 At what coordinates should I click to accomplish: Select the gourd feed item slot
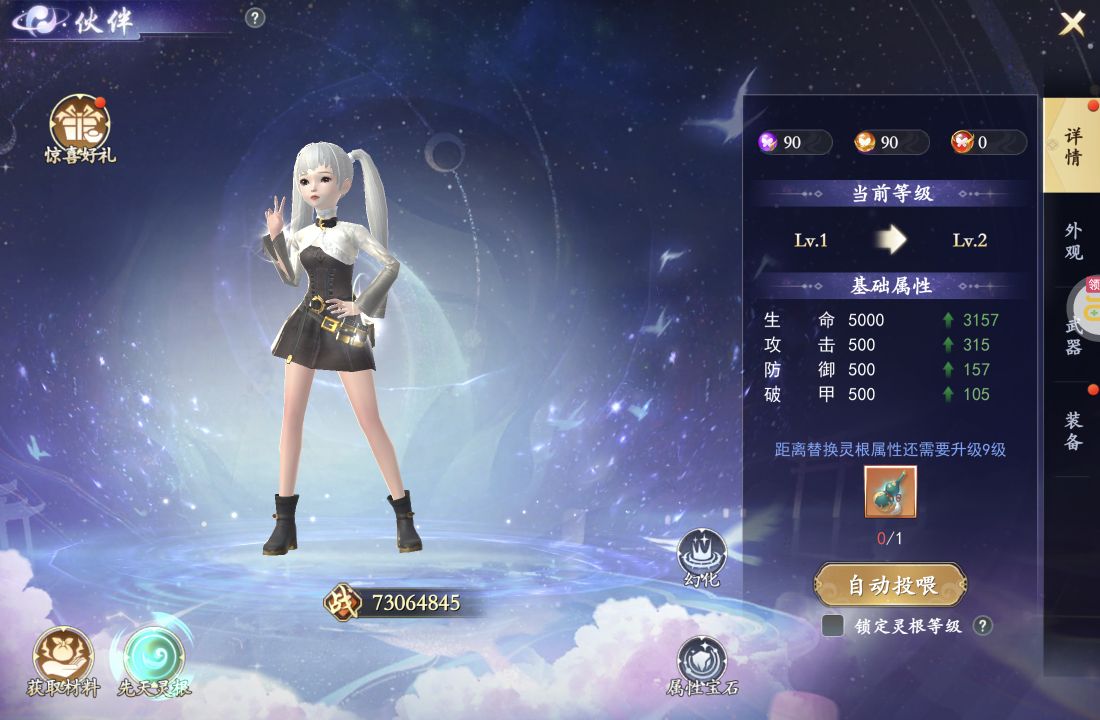tap(890, 492)
